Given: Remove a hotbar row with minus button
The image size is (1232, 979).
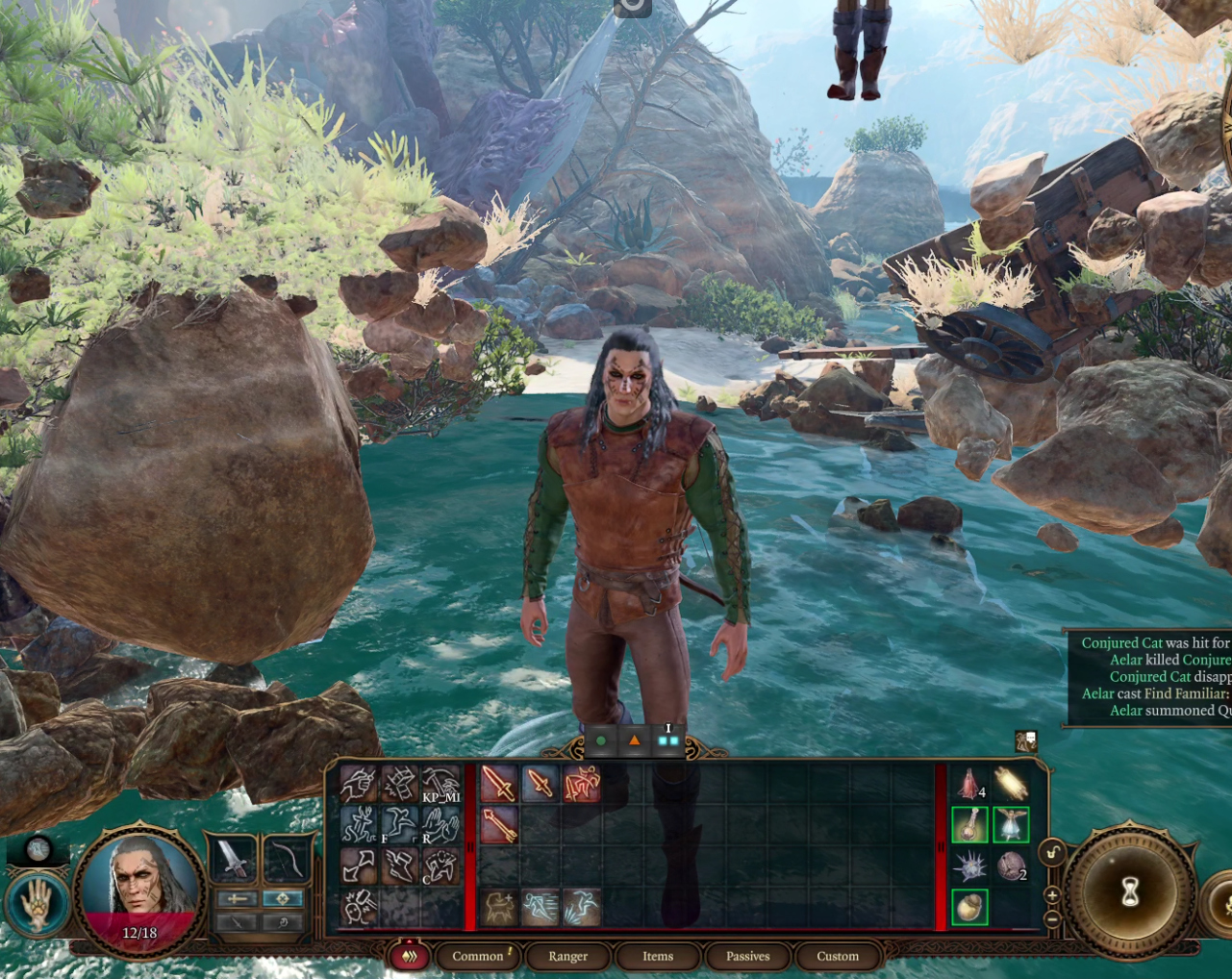Looking at the screenshot, I should coord(1052,918).
